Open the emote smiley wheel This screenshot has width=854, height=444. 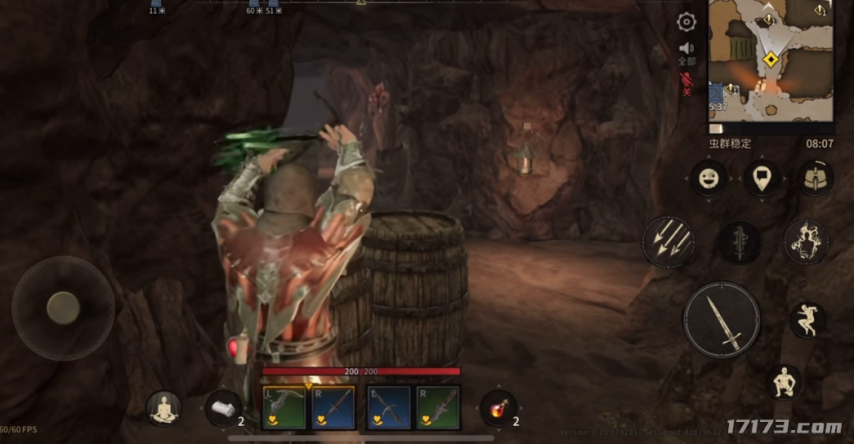(708, 179)
